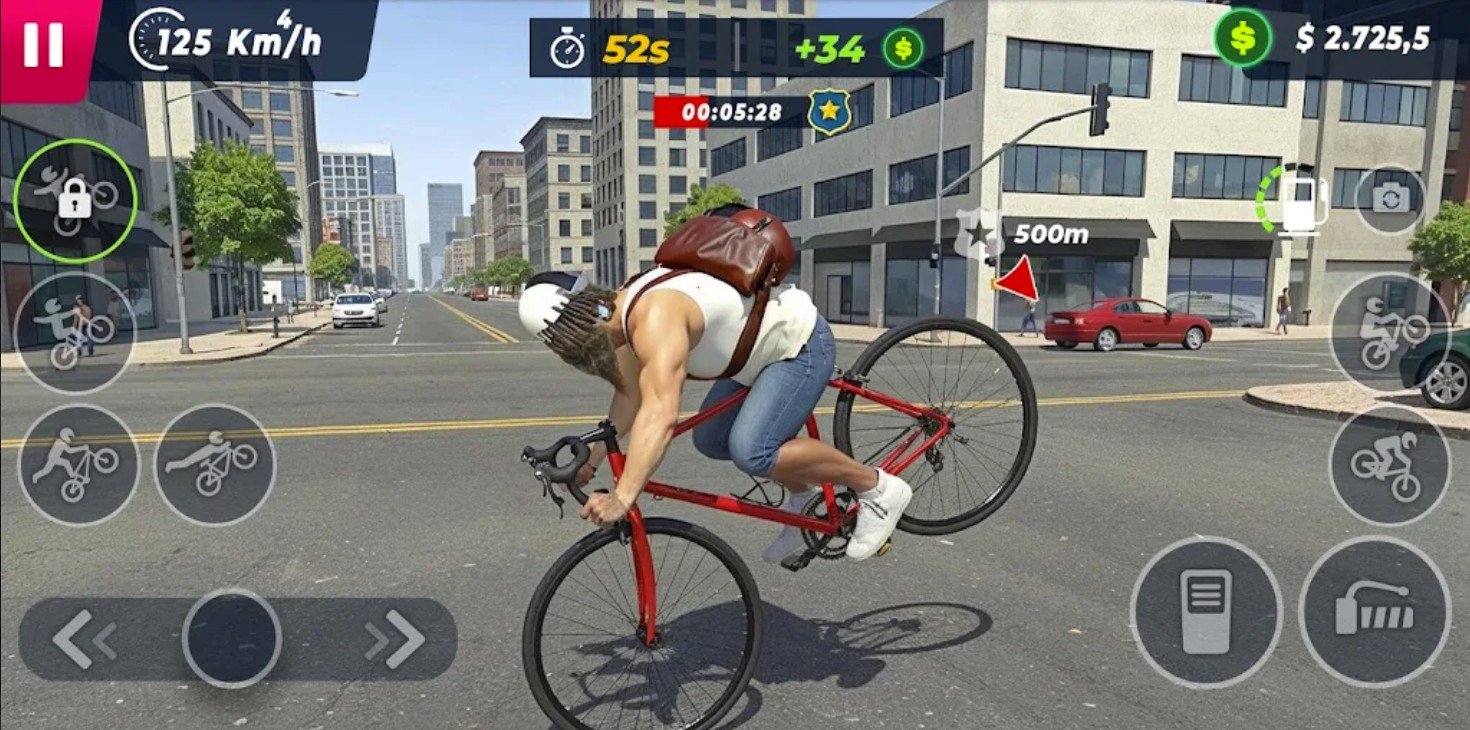Activate the seated wheelie button
The height and width of the screenshot is (730, 1470).
pyautogui.click(x=1389, y=332)
